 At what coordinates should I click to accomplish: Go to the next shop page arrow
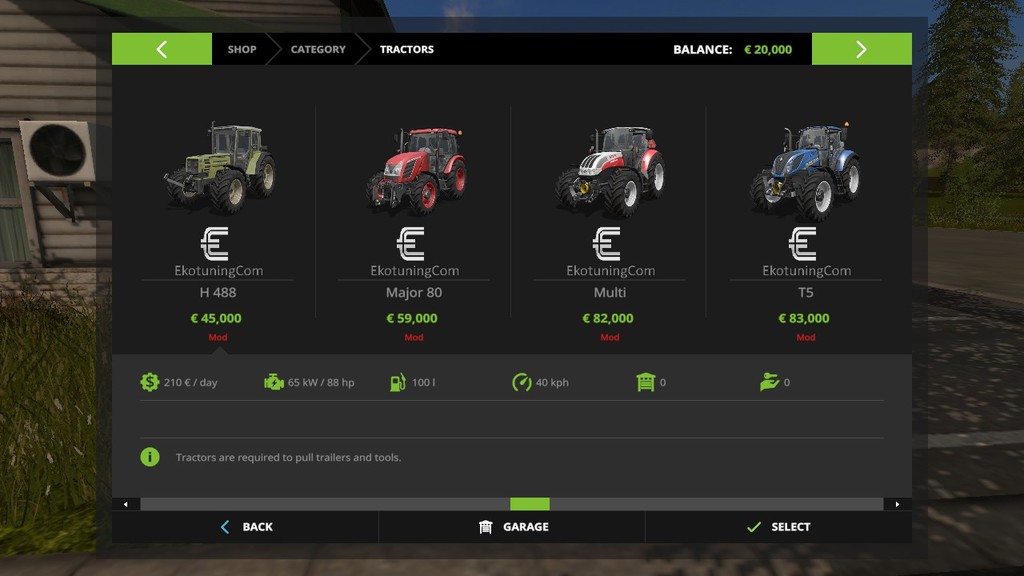click(861, 49)
